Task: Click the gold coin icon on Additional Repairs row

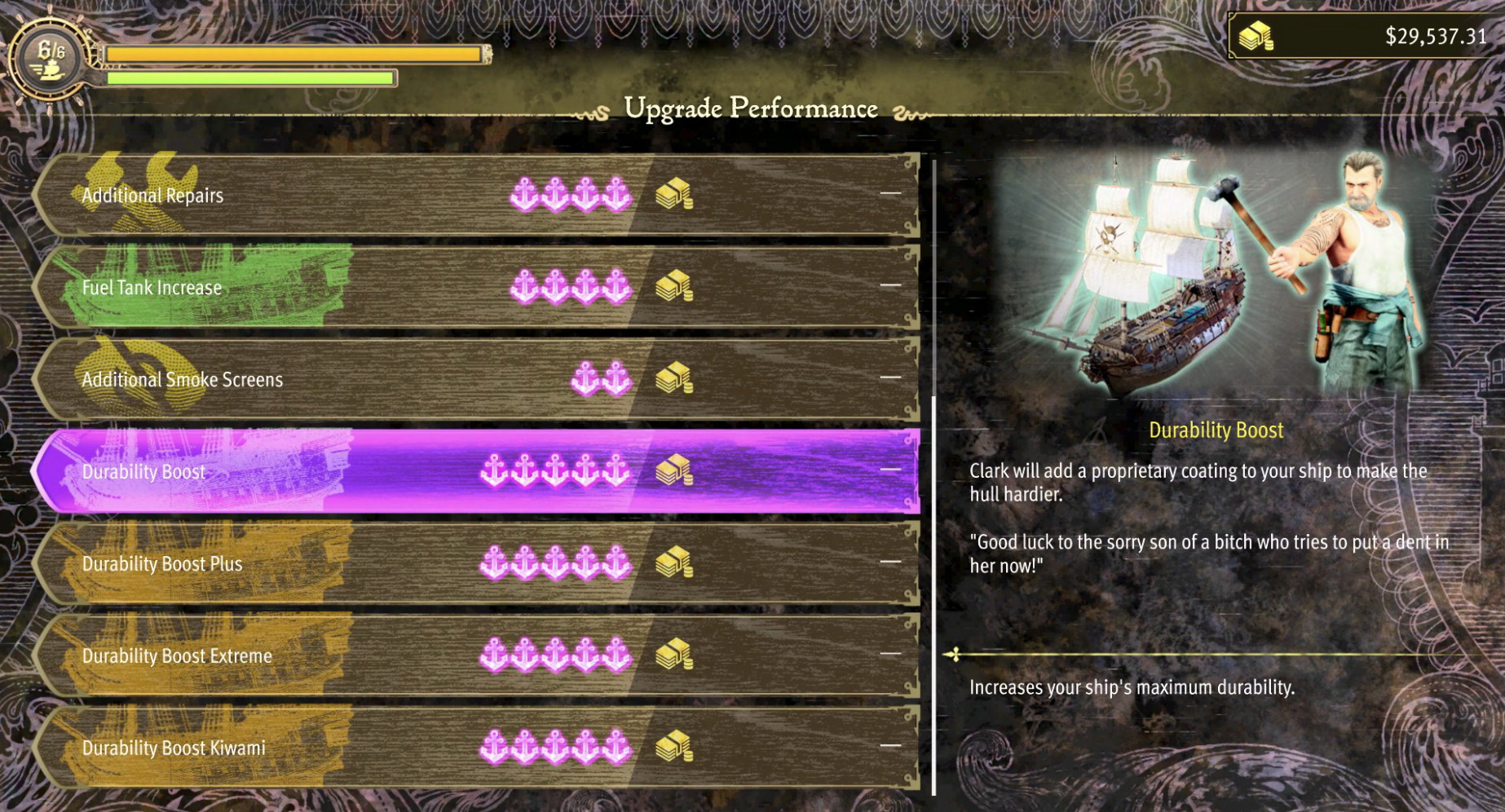Action: (675, 195)
